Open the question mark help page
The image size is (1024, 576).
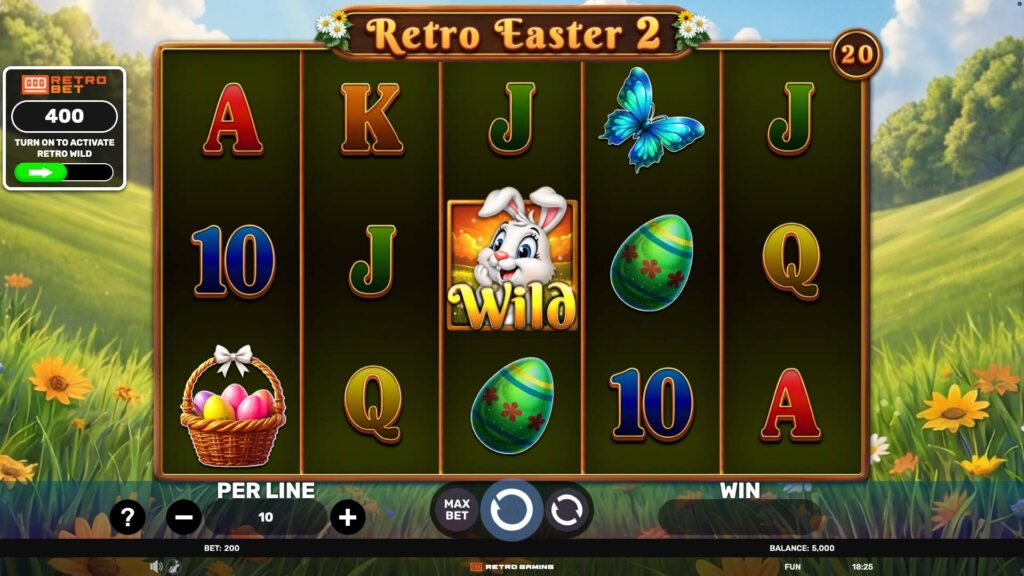[x=128, y=517]
